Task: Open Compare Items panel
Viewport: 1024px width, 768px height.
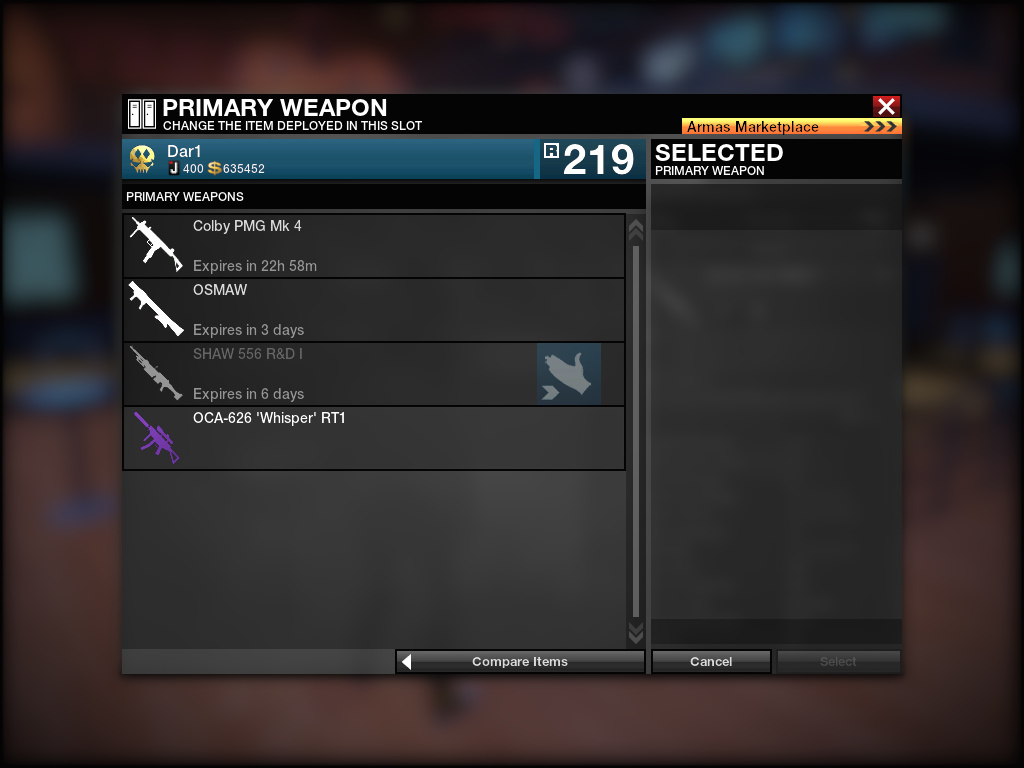Action: tap(520, 661)
